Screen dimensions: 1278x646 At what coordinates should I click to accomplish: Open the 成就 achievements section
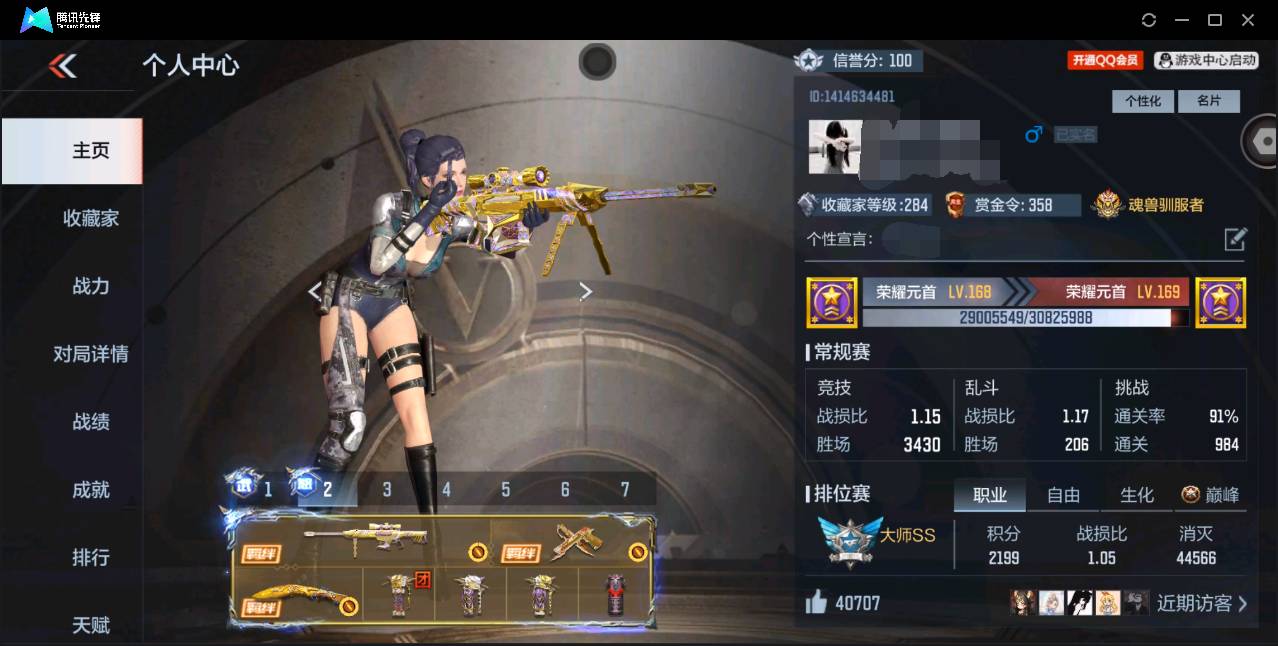[90, 490]
